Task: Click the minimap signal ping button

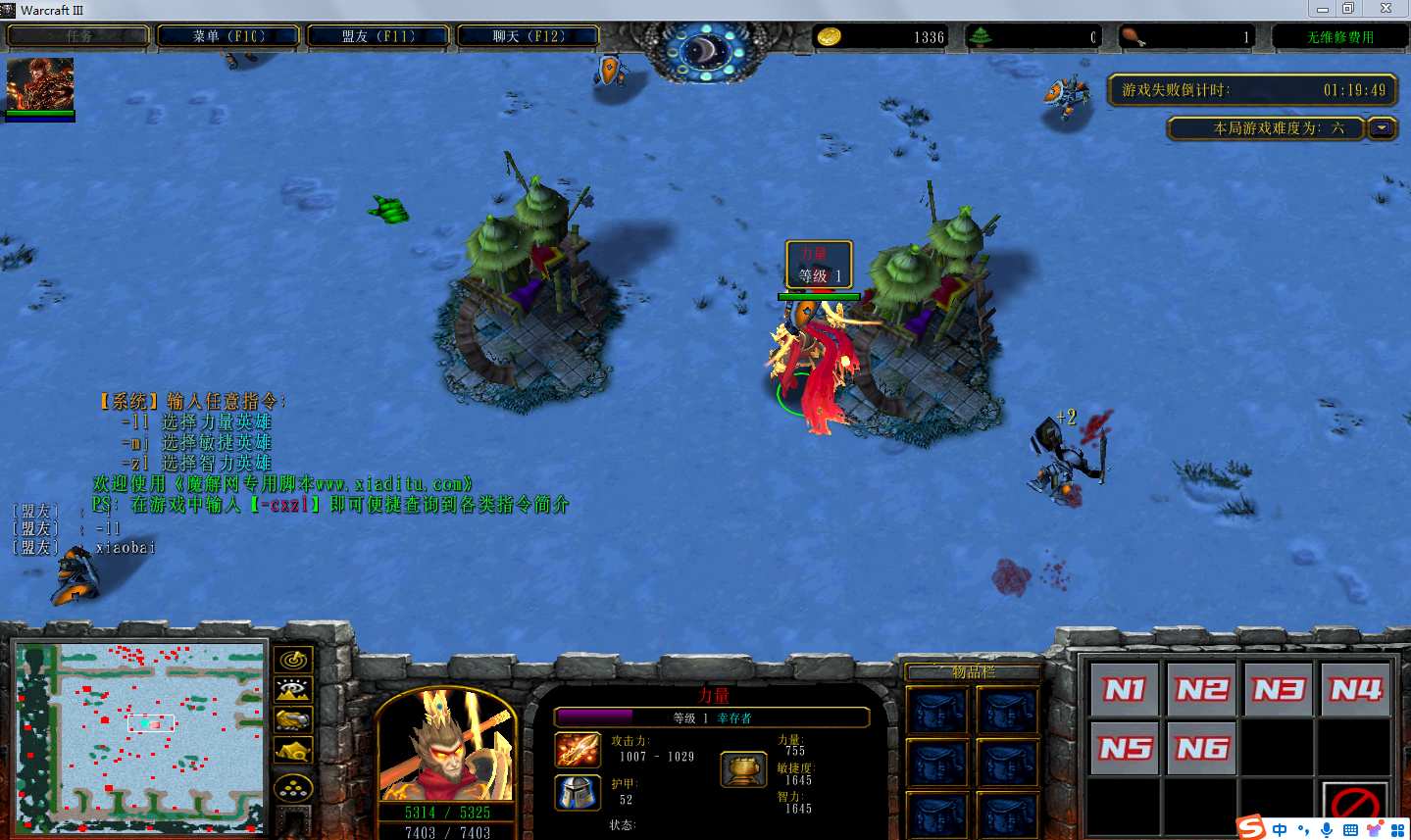Action: point(293,660)
